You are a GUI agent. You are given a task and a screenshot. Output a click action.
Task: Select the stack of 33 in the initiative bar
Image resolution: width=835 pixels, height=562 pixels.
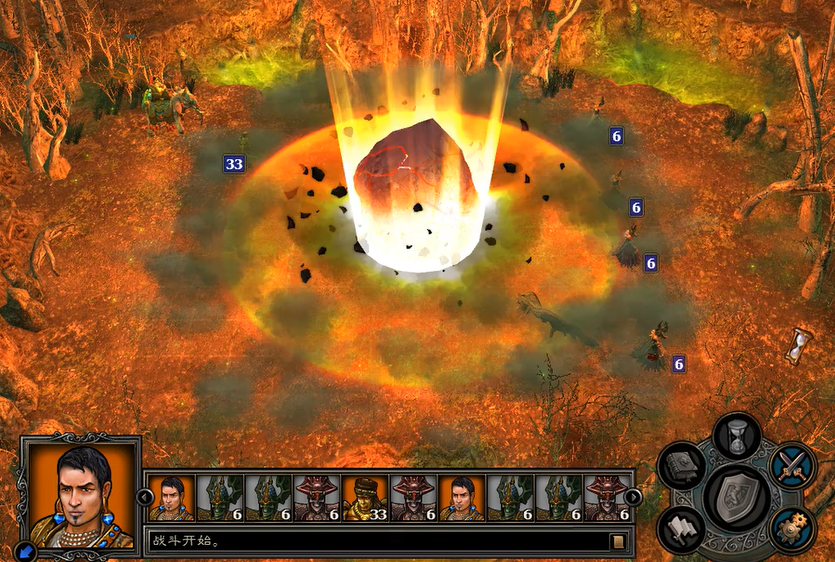tap(365, 497)
